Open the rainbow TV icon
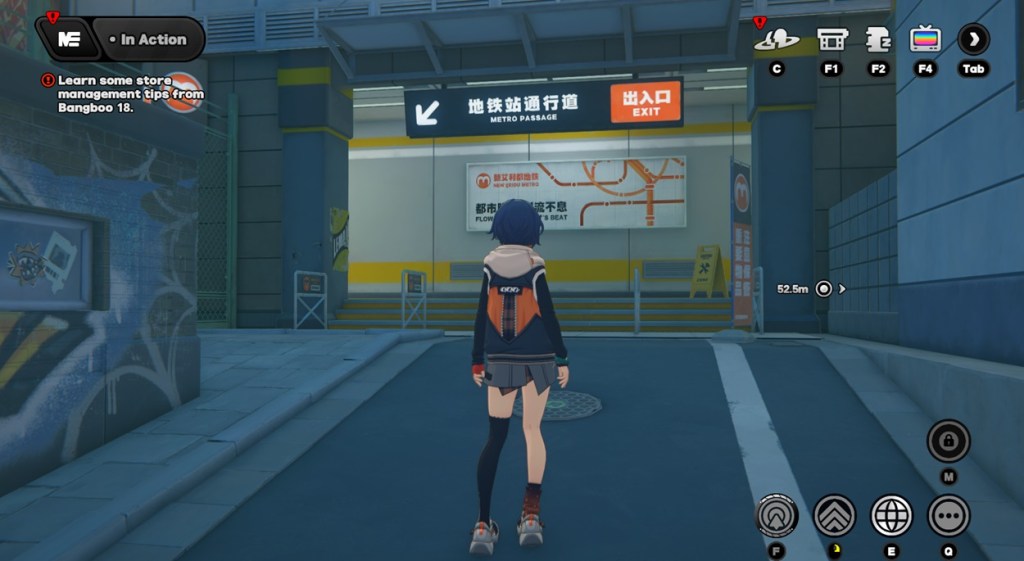1024x561 pixels. tap(925, 40)
